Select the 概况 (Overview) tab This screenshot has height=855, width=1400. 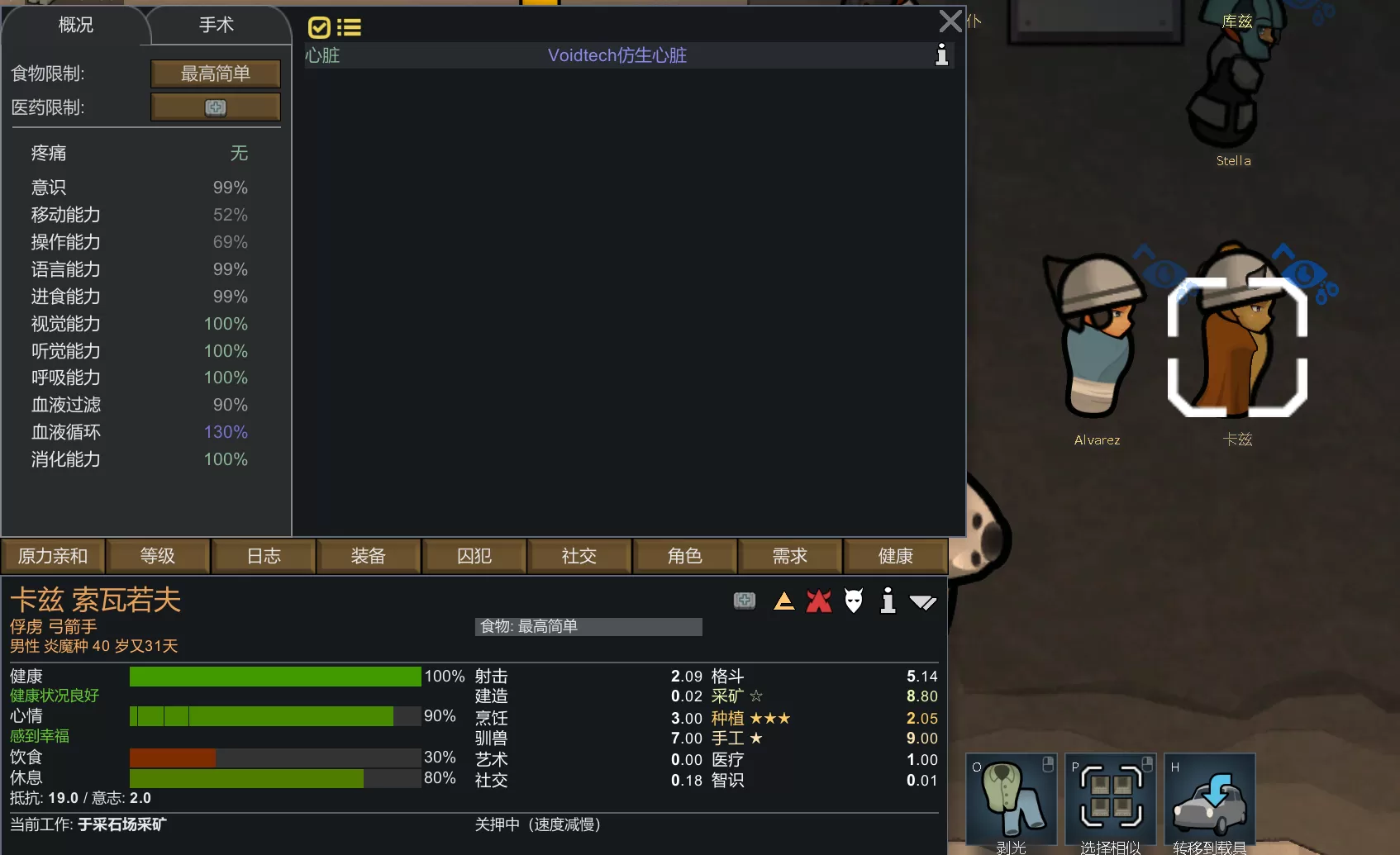75,26
